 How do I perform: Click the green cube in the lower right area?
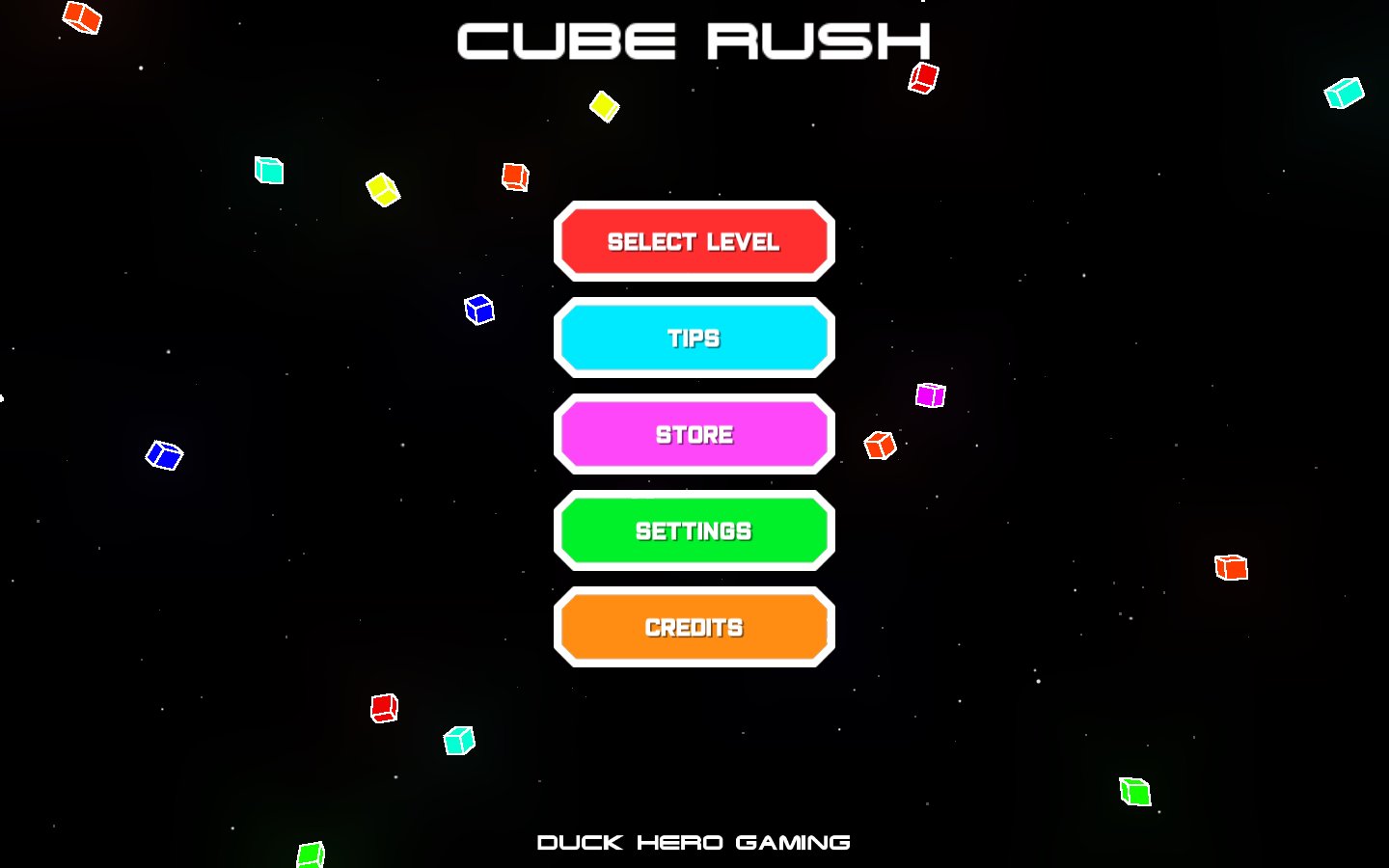tap(1134, 794)
